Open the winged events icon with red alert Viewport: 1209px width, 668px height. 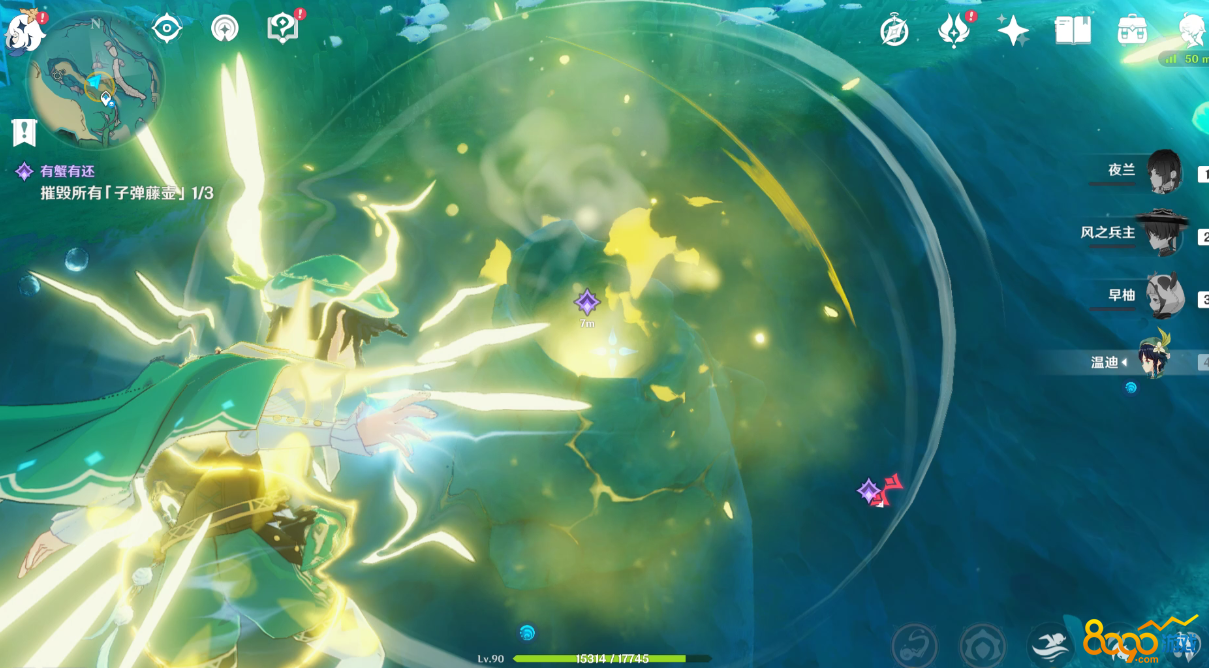click(x=953, y=31)
